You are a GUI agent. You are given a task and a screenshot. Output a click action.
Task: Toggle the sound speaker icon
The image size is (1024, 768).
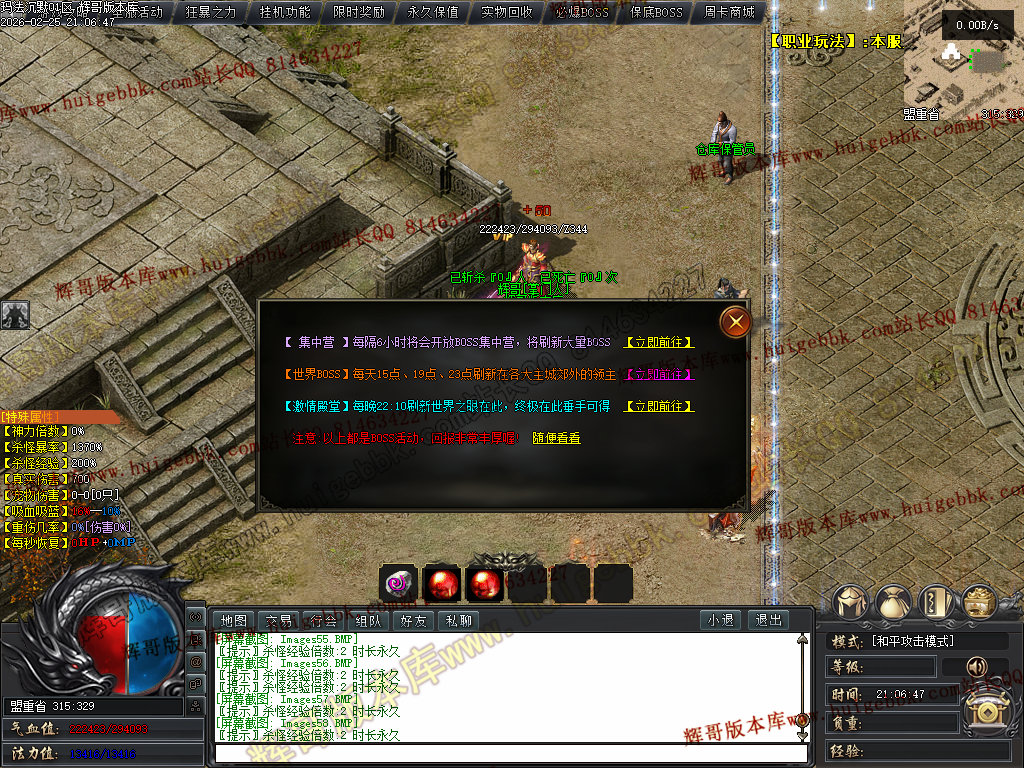[x=974, y=666]
